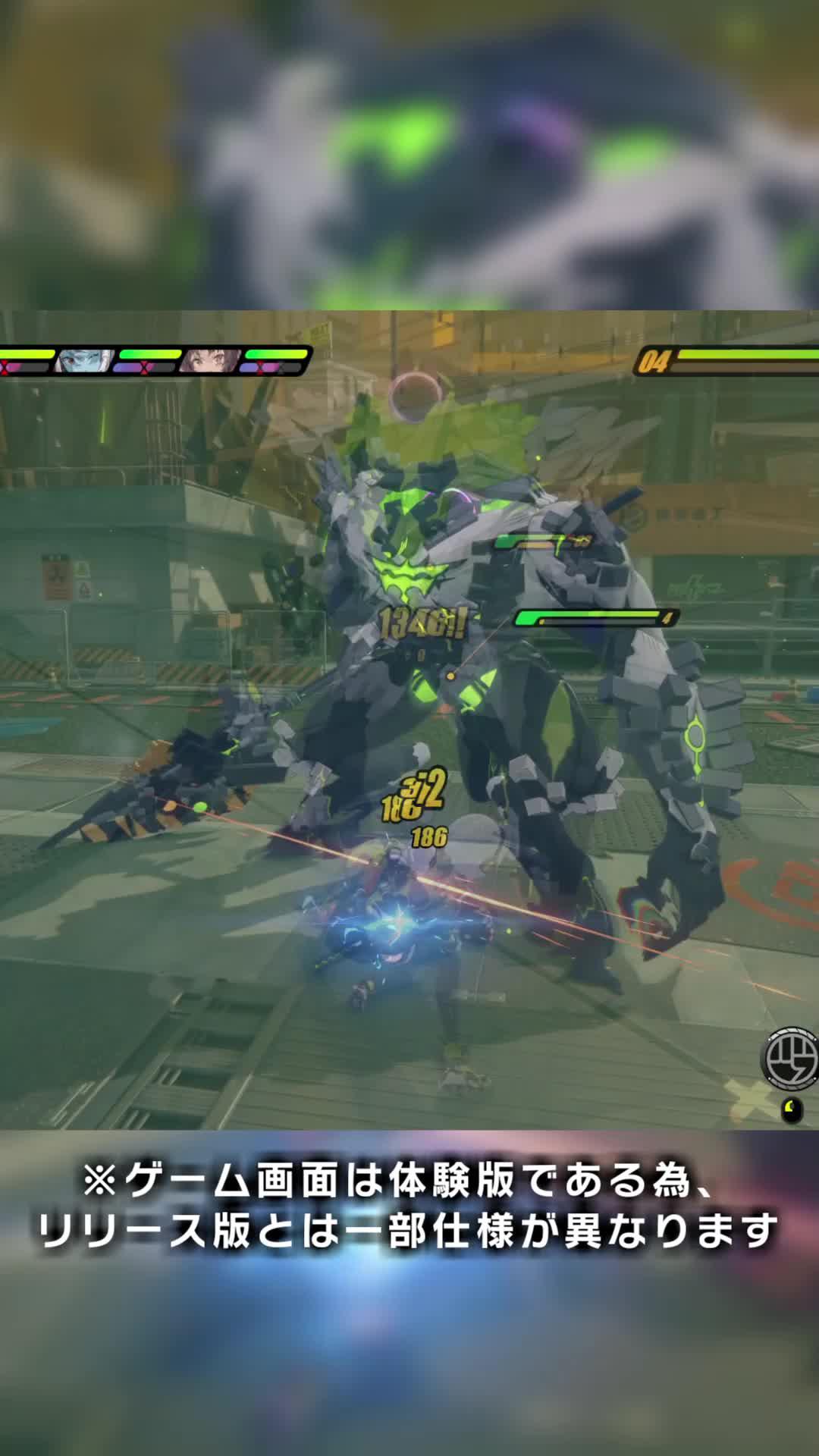Viewport: 819px width, 1456px height.
Task: Tap the small yellow crescent icon
Action: pyautogui.click(x=792, y=1109)
